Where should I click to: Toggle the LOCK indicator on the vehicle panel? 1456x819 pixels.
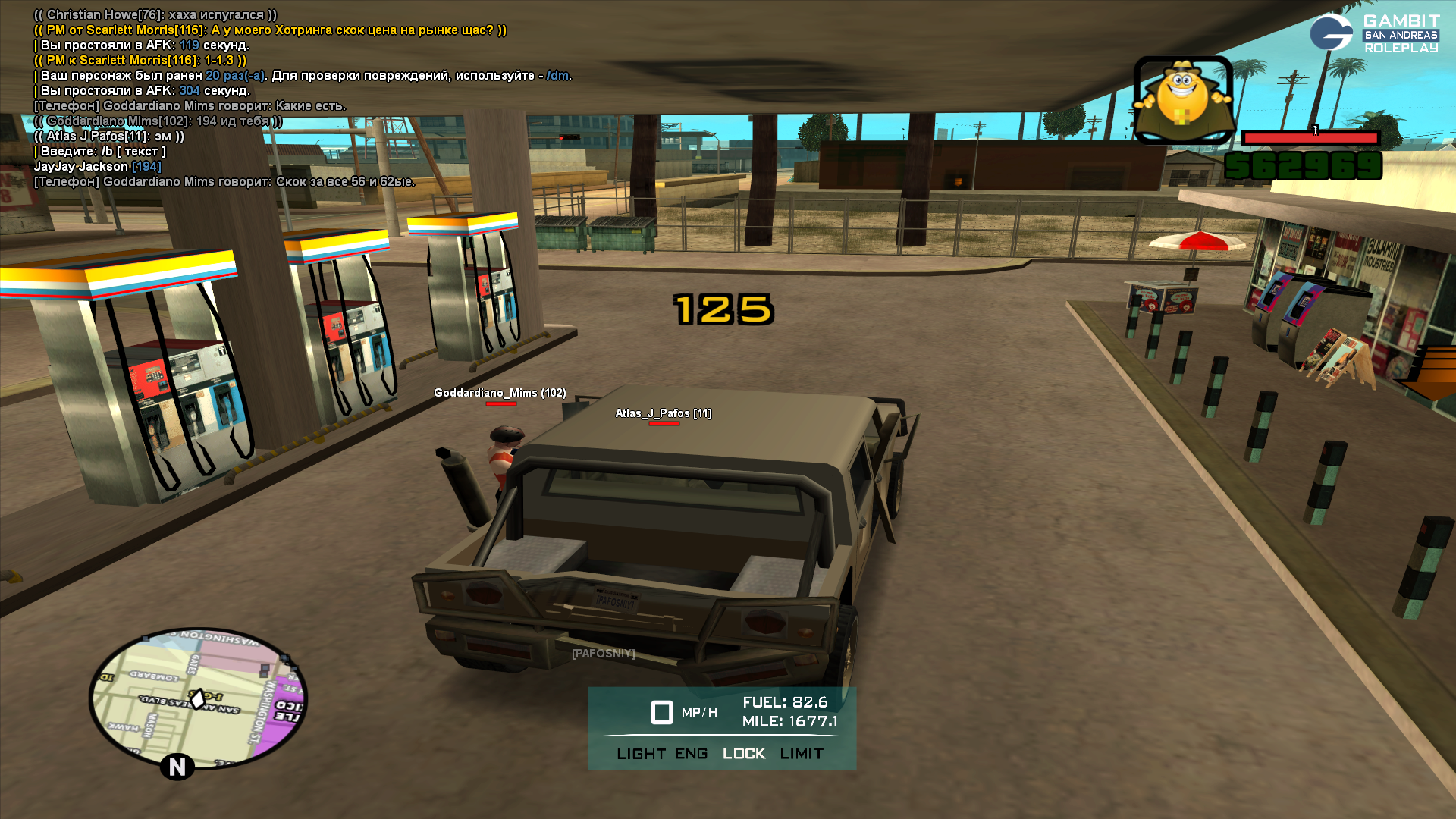tap(744, 754)
